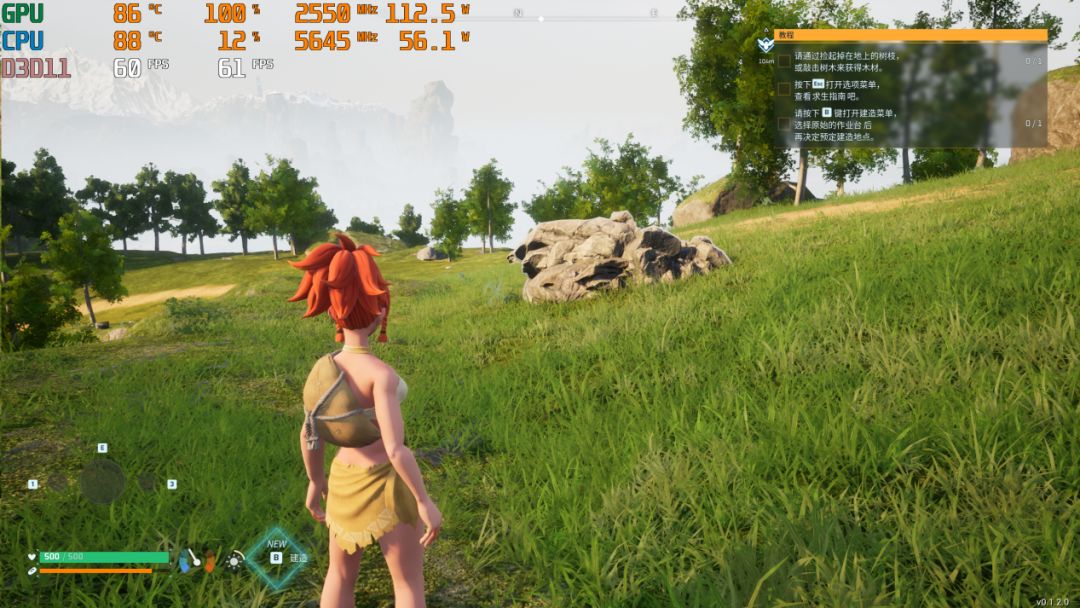
Task: Open the NEW 建造 build menu diamond
Action: pyautogui.click(x=277, y=557)
